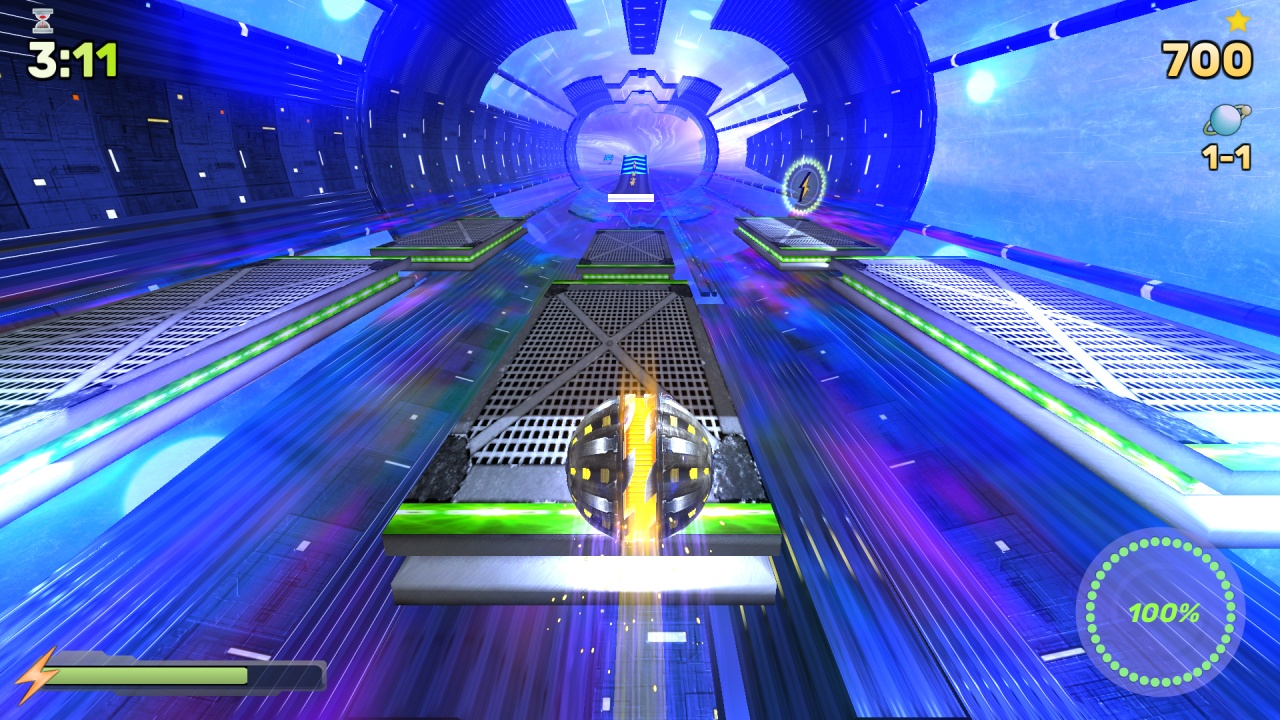
Task: Expand the level indicator labeled 1-1
Action: 1224,158
